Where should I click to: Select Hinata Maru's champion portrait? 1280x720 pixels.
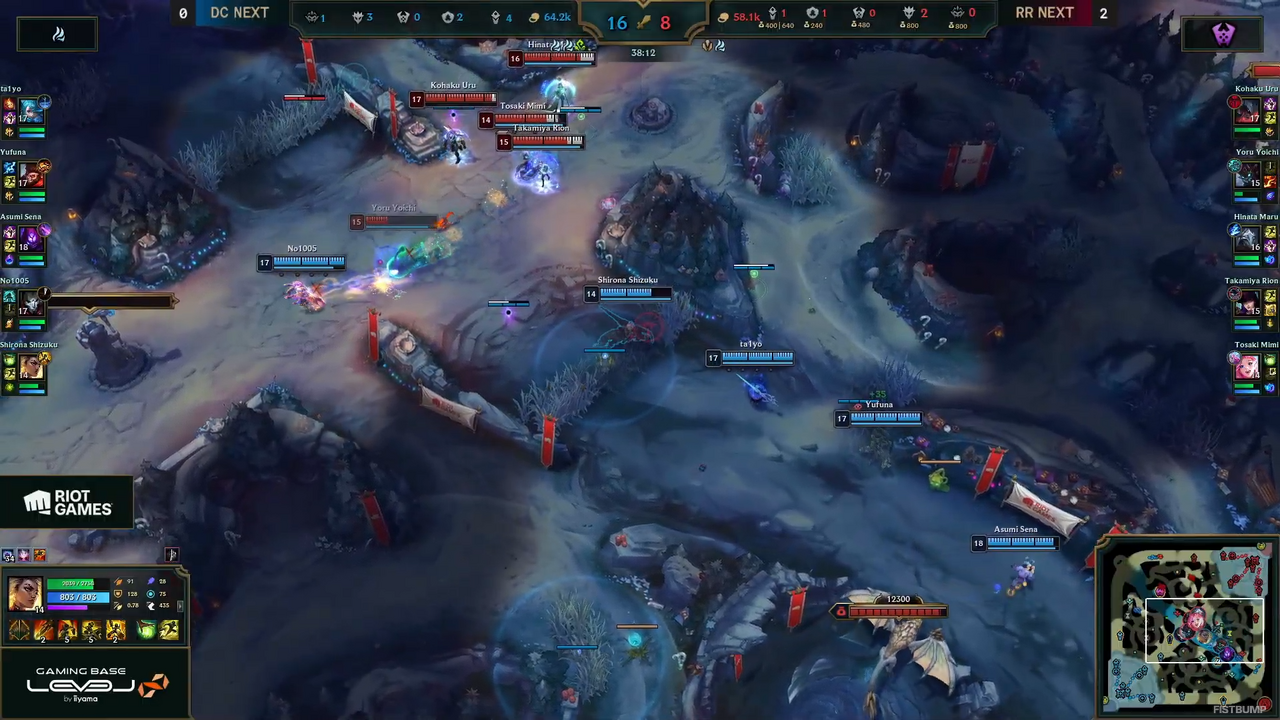(1247, 240)
